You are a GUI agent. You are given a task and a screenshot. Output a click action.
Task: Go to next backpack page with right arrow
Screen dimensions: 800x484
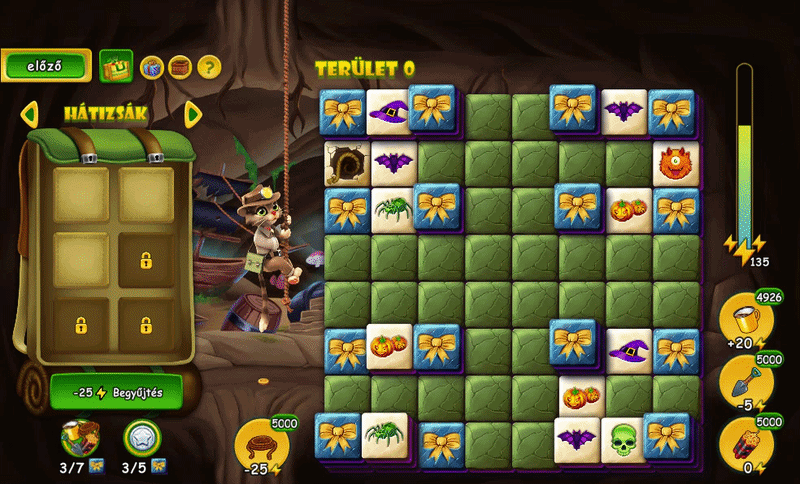[x=193, y=113]
